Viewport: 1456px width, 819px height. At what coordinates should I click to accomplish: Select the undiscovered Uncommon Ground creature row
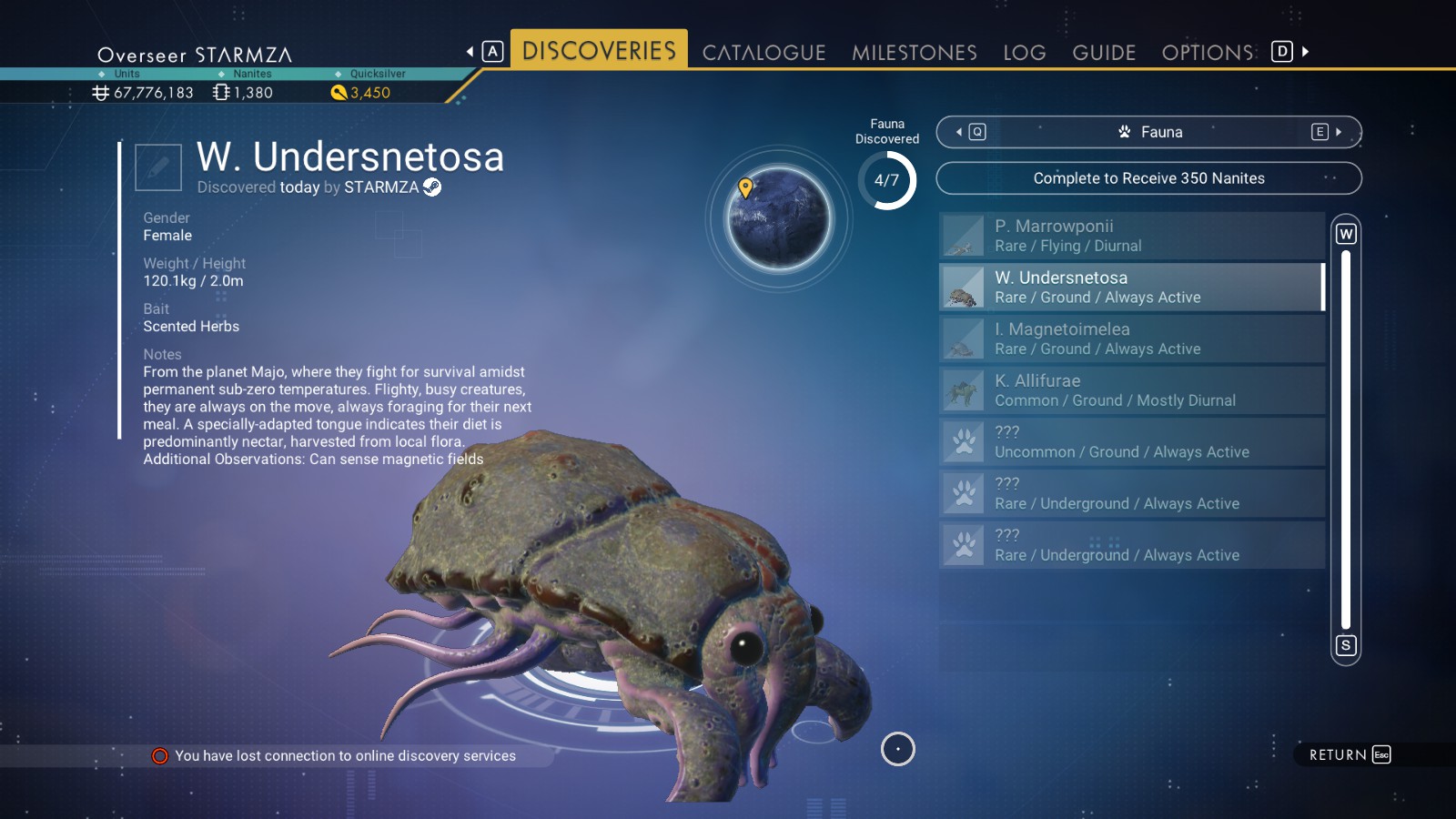pos(1131,442)
